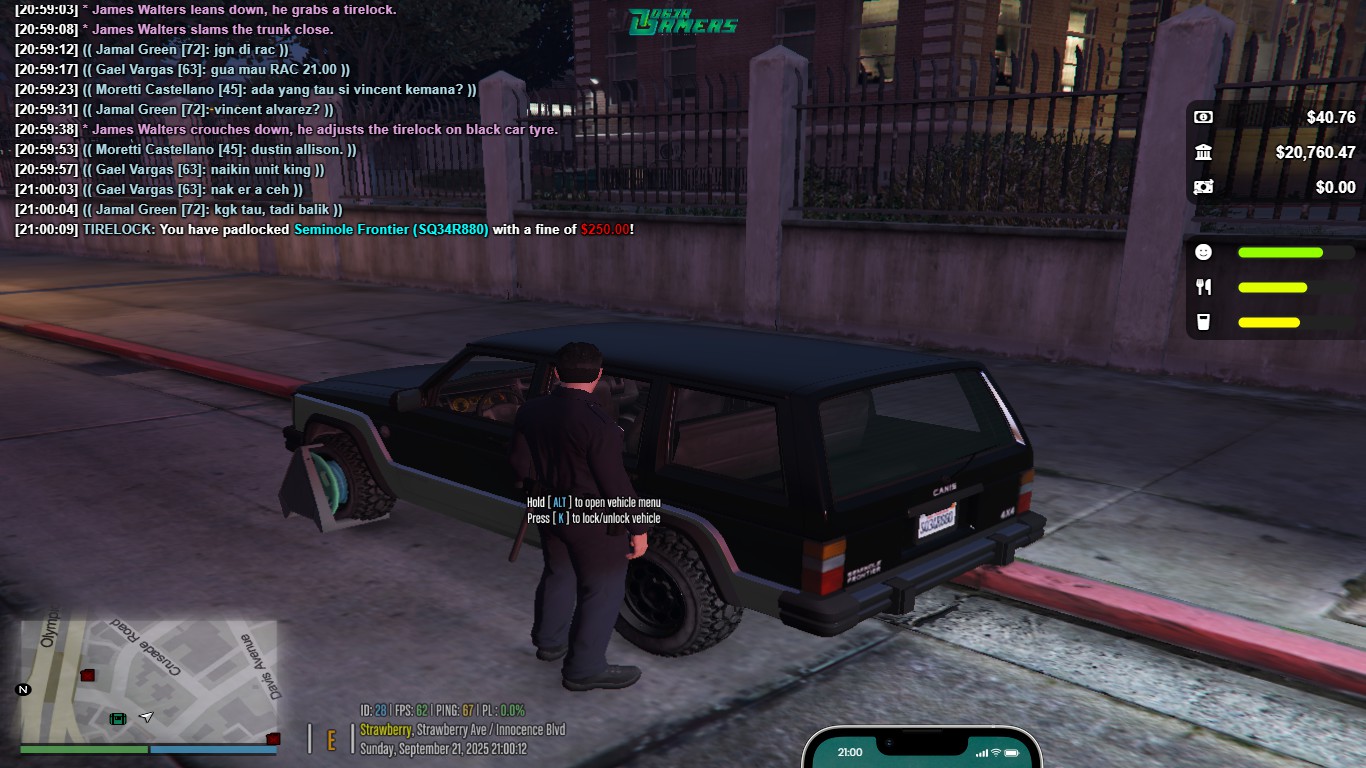Open the smartphone showing 21:00

921,750
